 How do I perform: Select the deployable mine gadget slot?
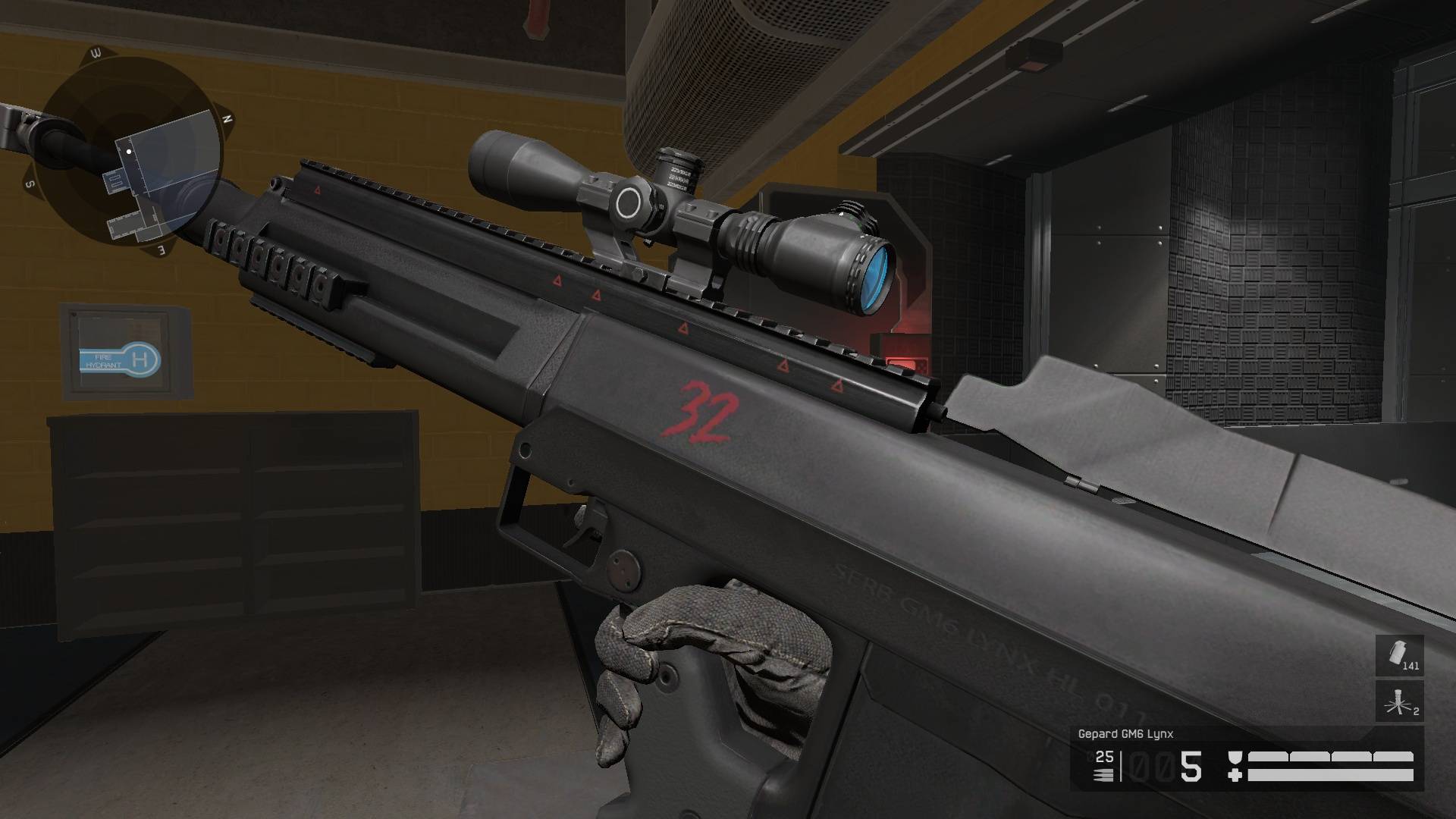pyautogui.click(x=1399, y=701)
